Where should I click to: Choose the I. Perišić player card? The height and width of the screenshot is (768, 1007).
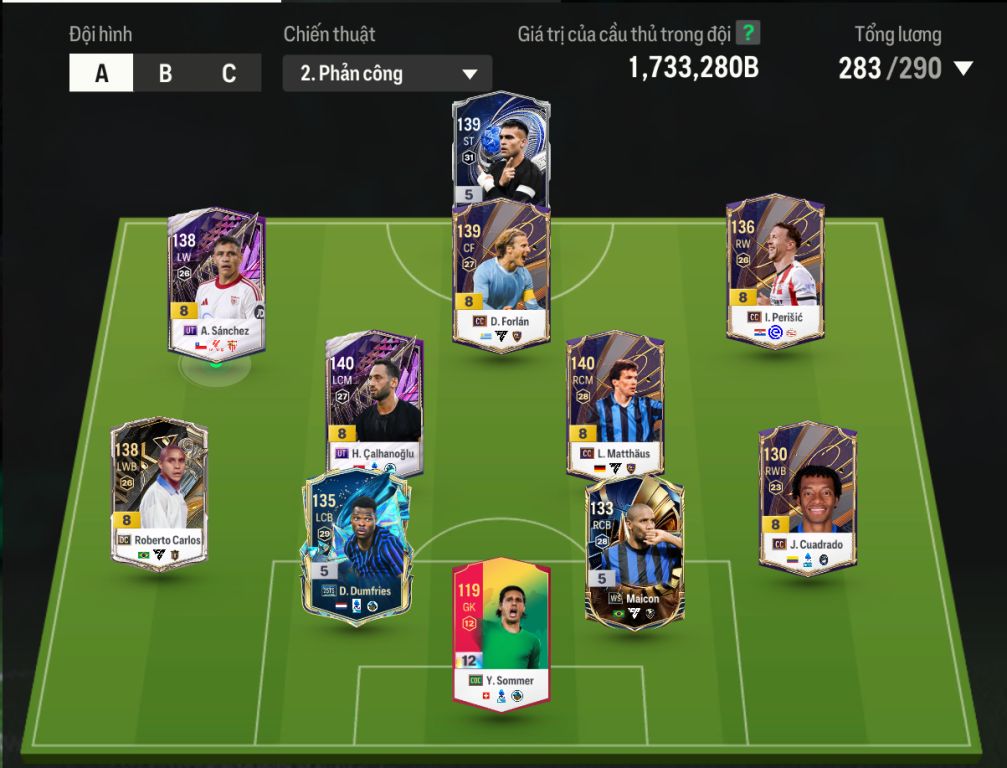[x=775, y=270]
